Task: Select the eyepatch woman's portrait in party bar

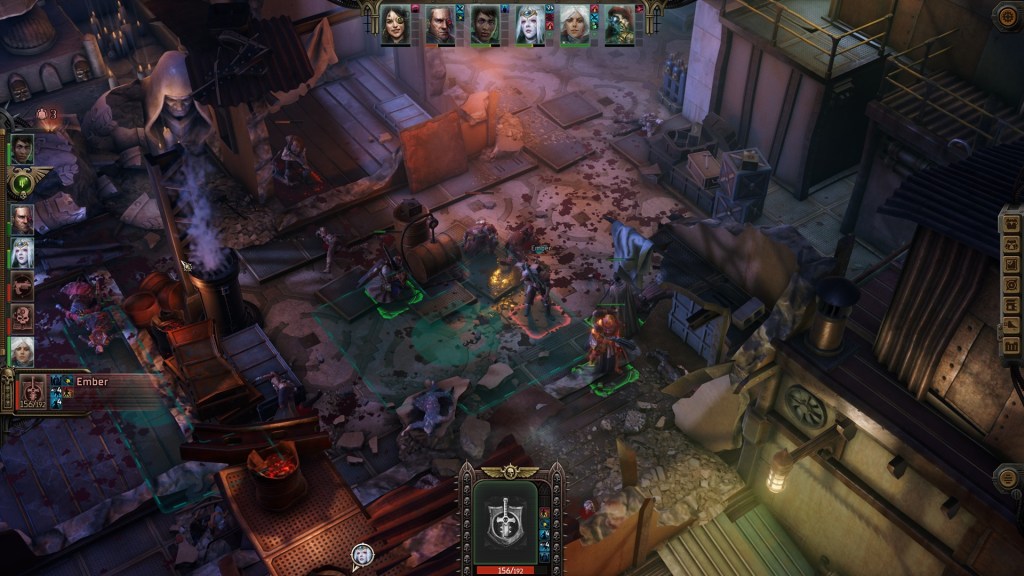Action: tap(395, 25)
